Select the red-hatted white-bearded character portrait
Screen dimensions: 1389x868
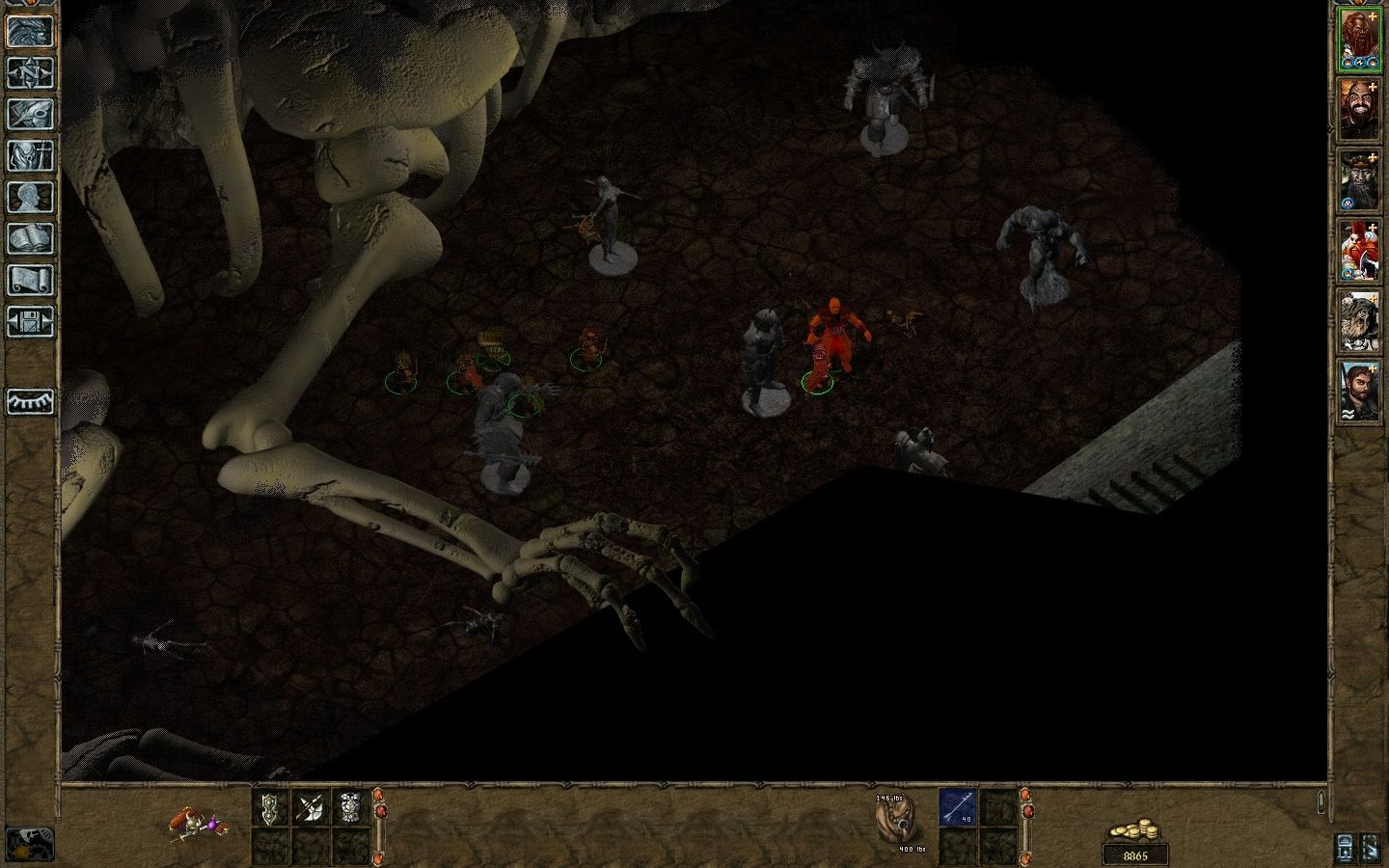tap(1359, 251)
